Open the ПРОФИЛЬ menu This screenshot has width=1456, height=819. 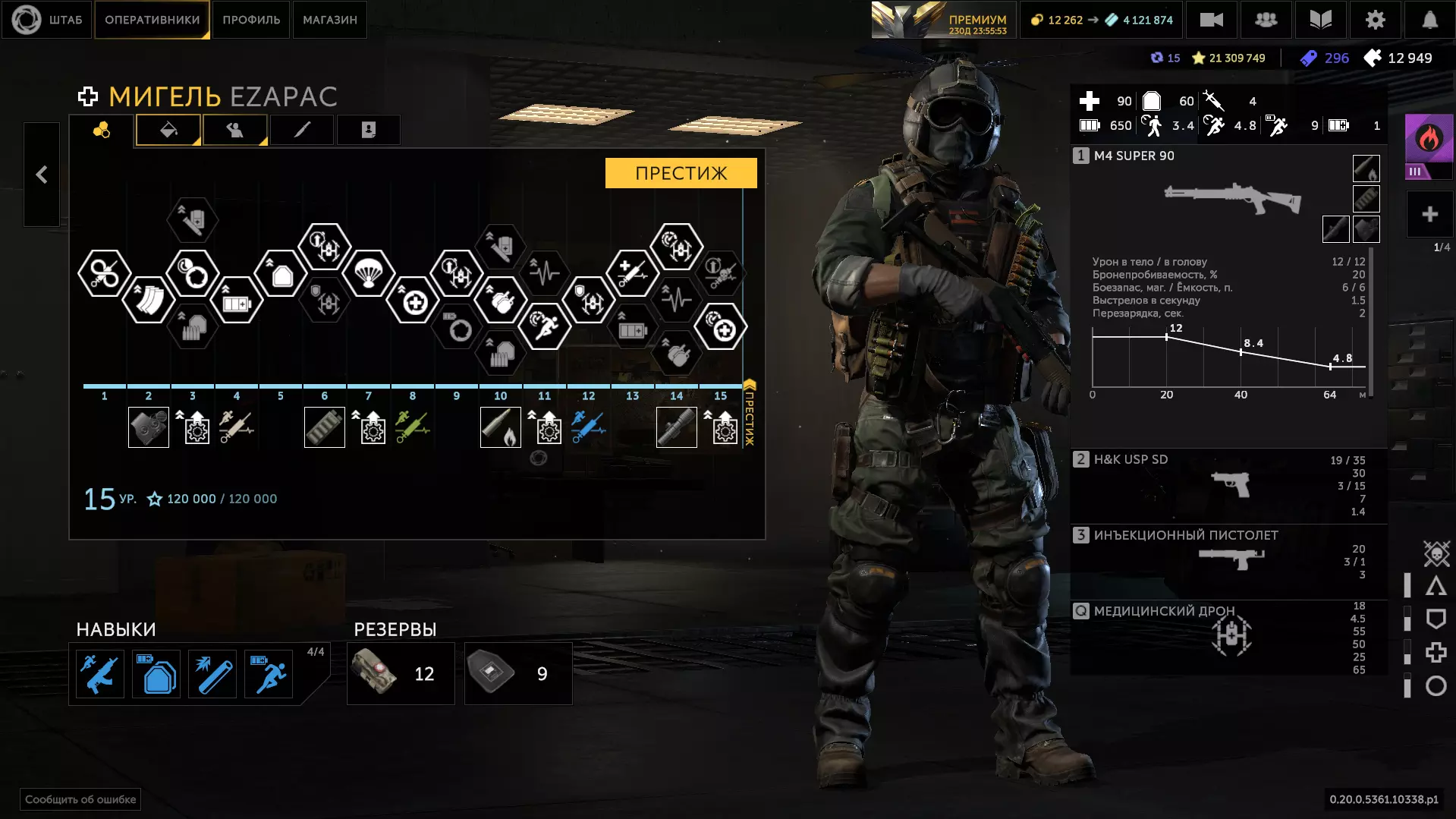click(x=251, y=20)
